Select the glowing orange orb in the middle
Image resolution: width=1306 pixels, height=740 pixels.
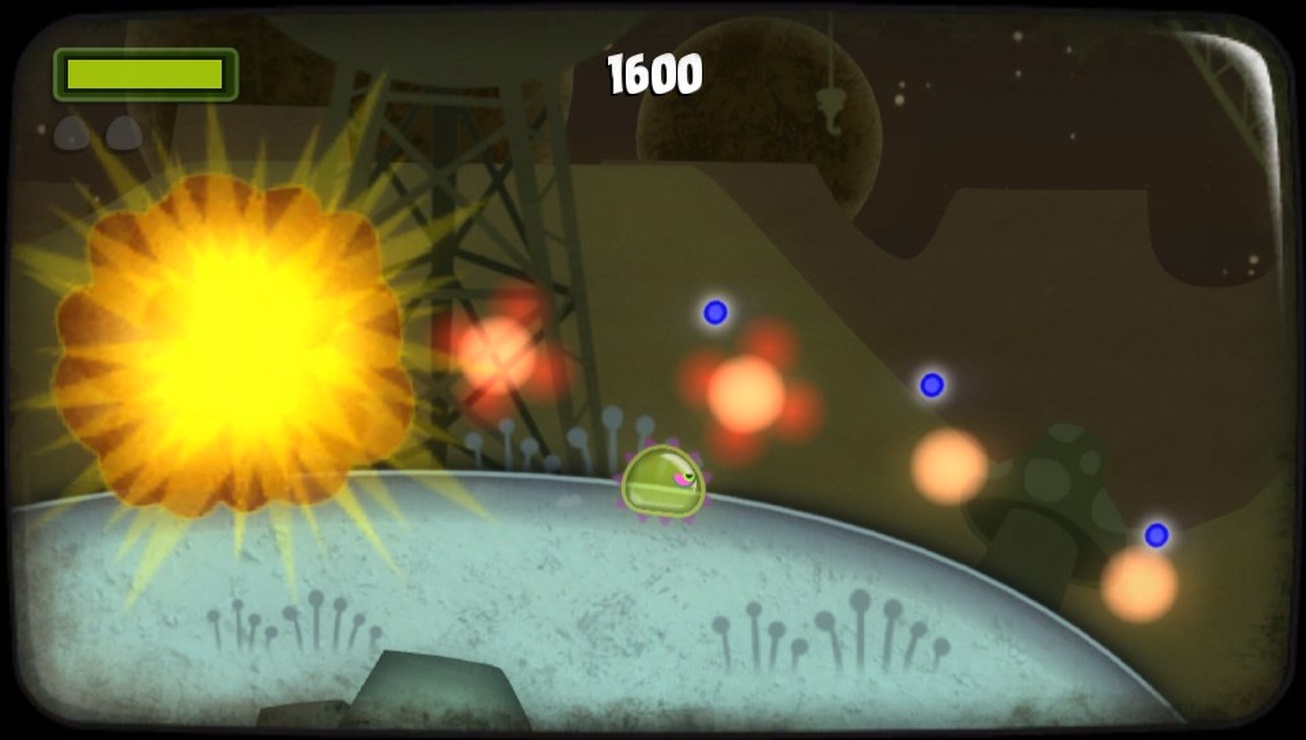tap(946, 465)
